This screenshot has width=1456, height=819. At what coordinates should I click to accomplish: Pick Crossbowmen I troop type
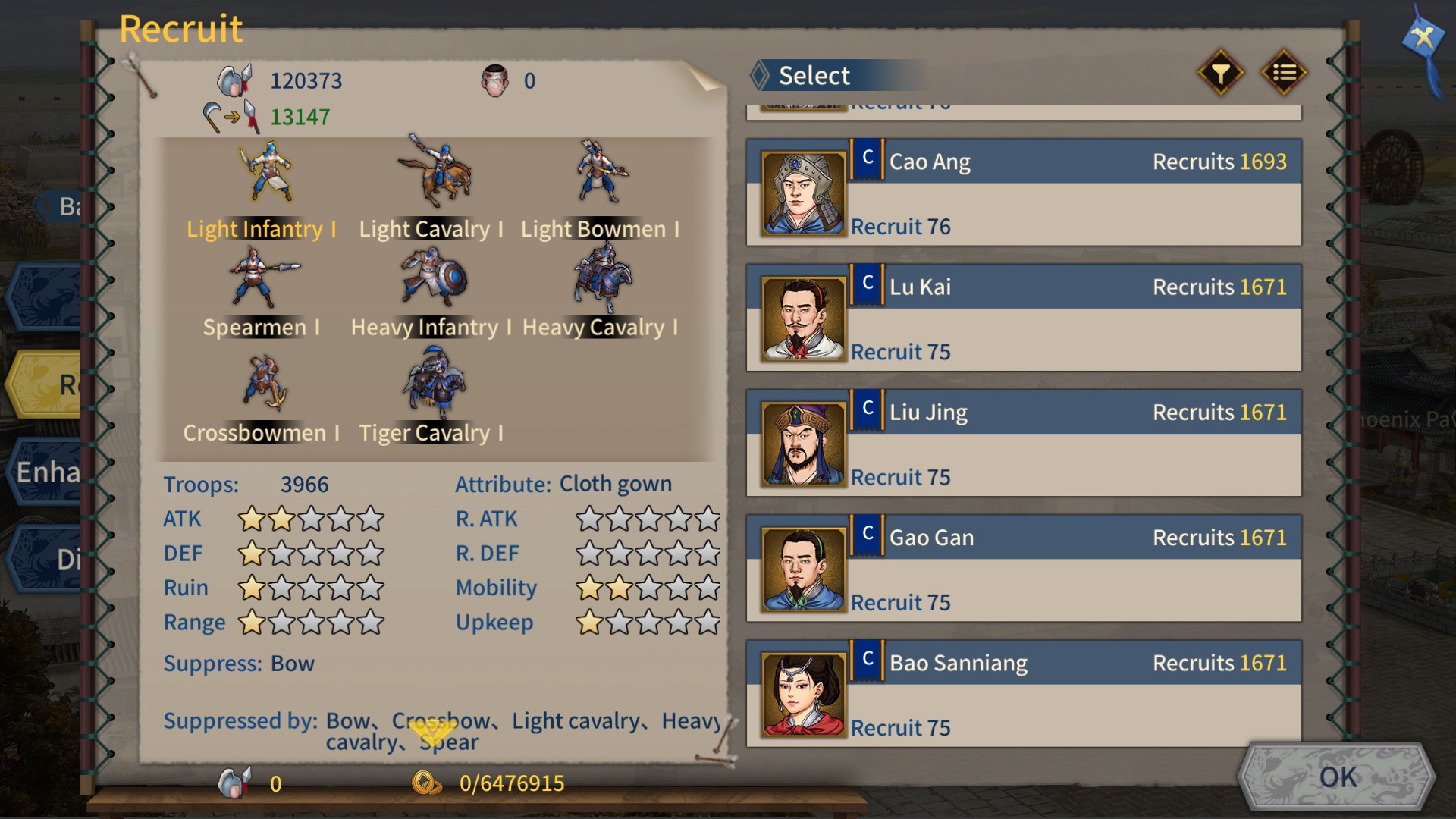262,397
